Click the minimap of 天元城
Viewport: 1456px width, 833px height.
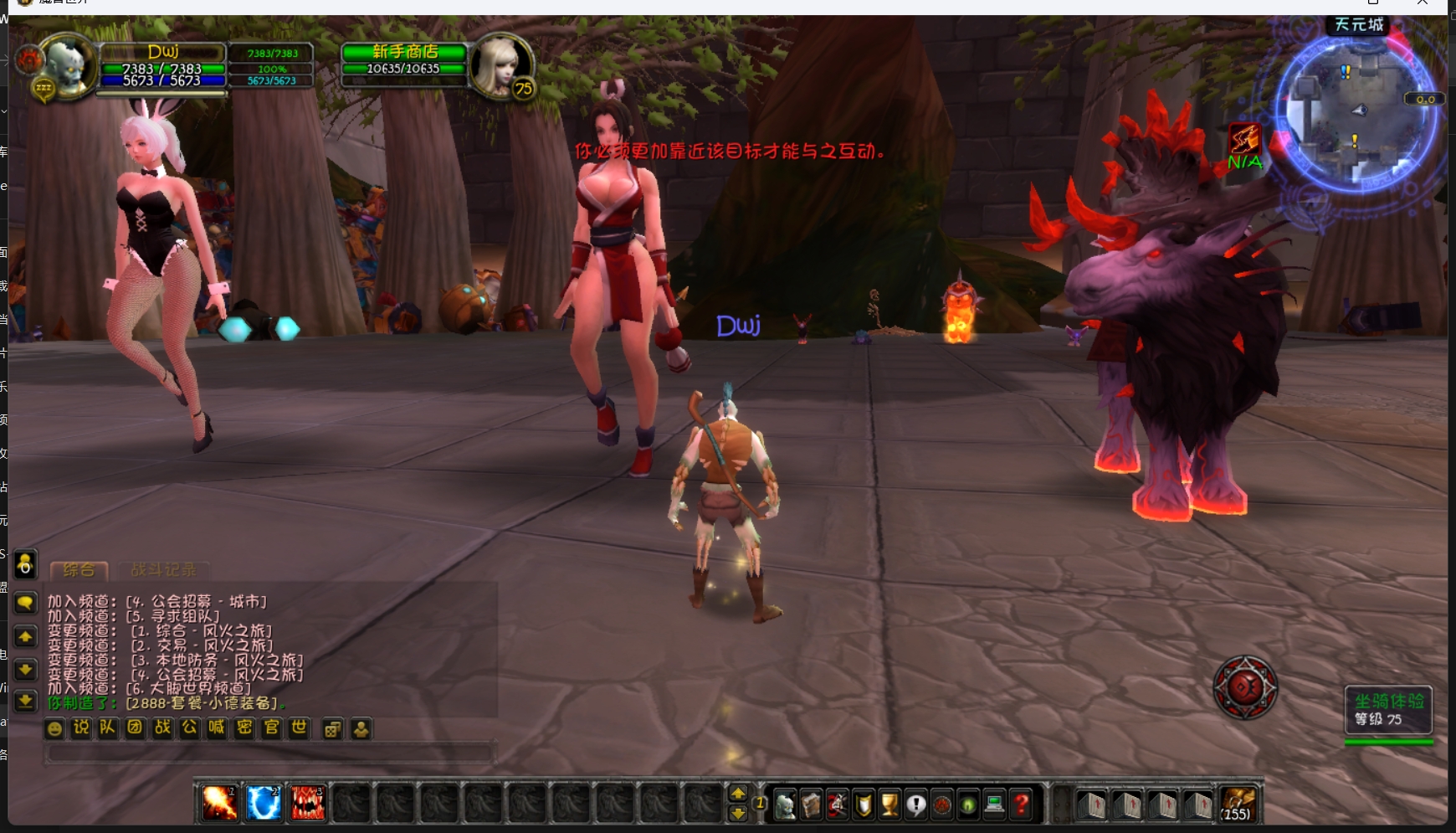[x=1357, y=113]
